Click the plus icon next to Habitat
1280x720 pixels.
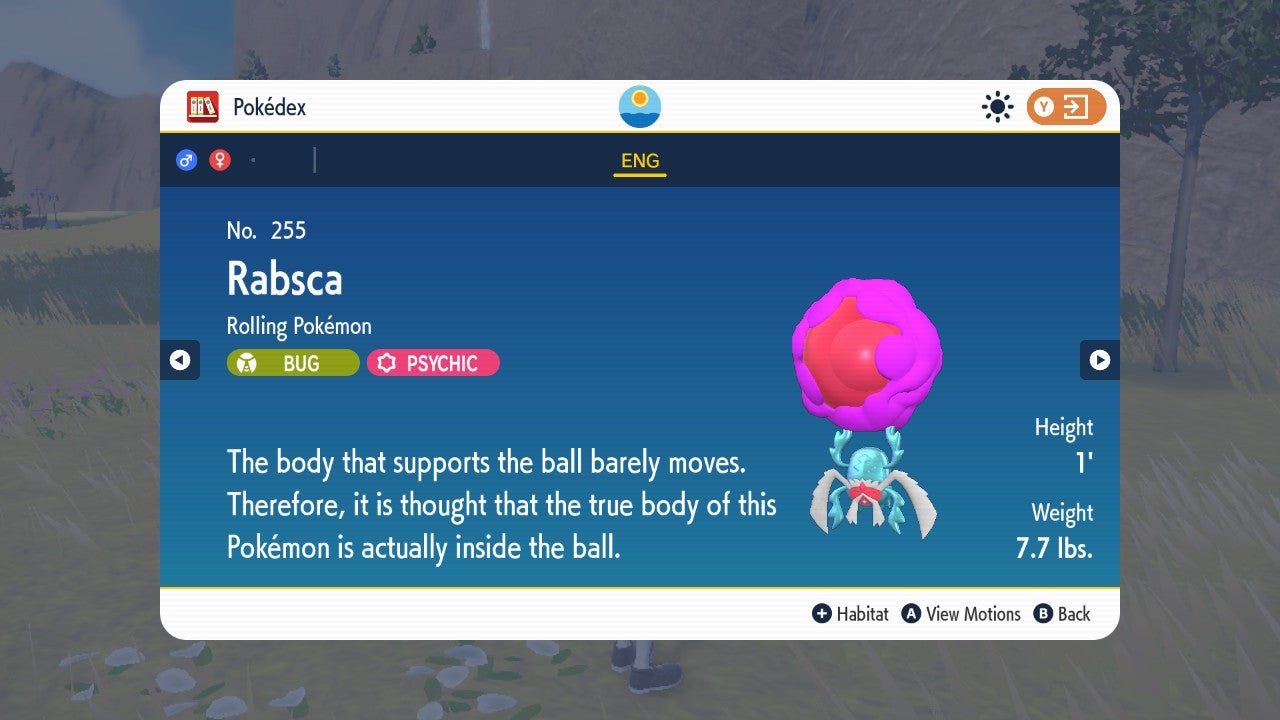[x=820, y=614]
